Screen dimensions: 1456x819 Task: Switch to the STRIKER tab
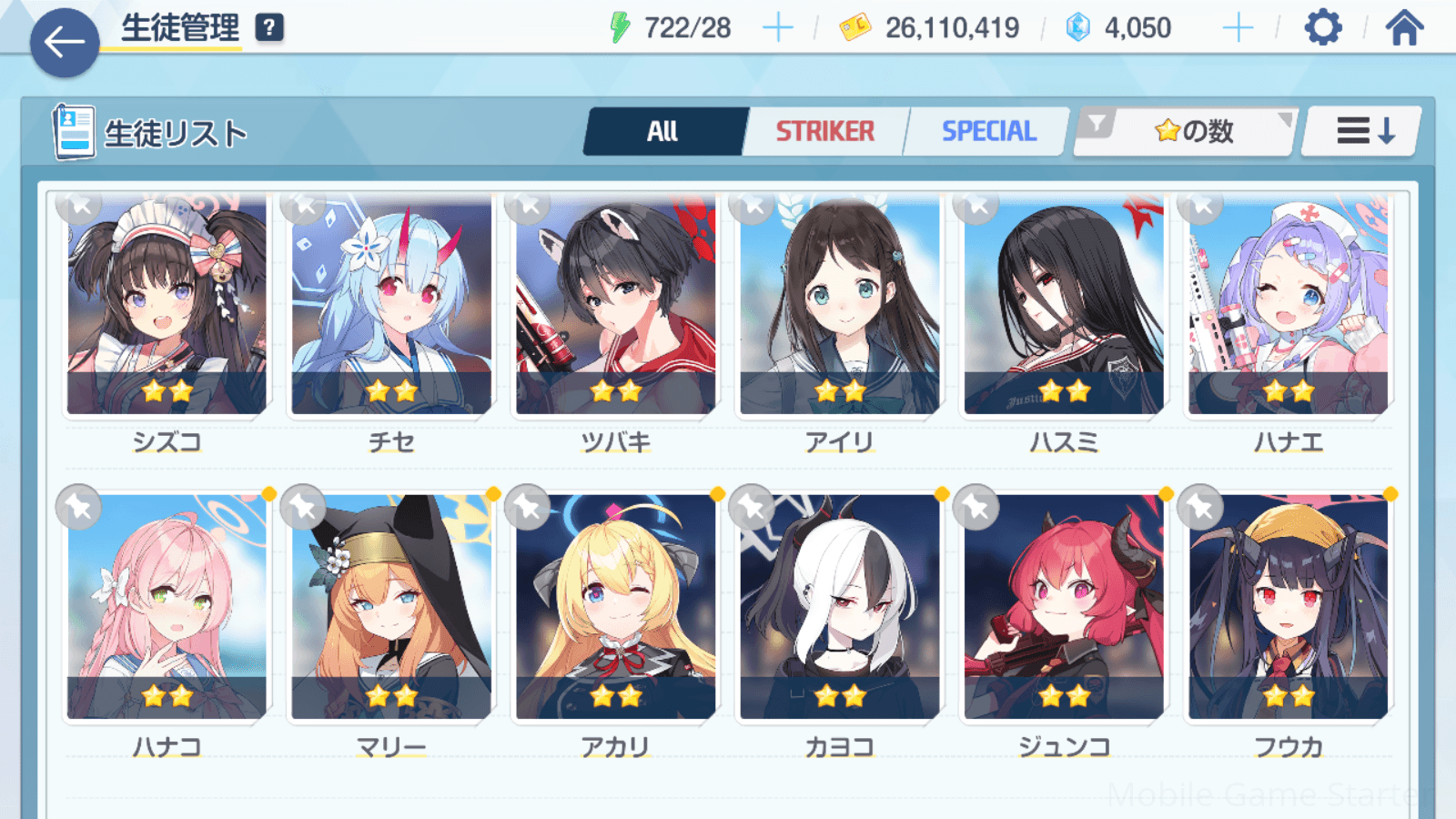coord(824,132)
